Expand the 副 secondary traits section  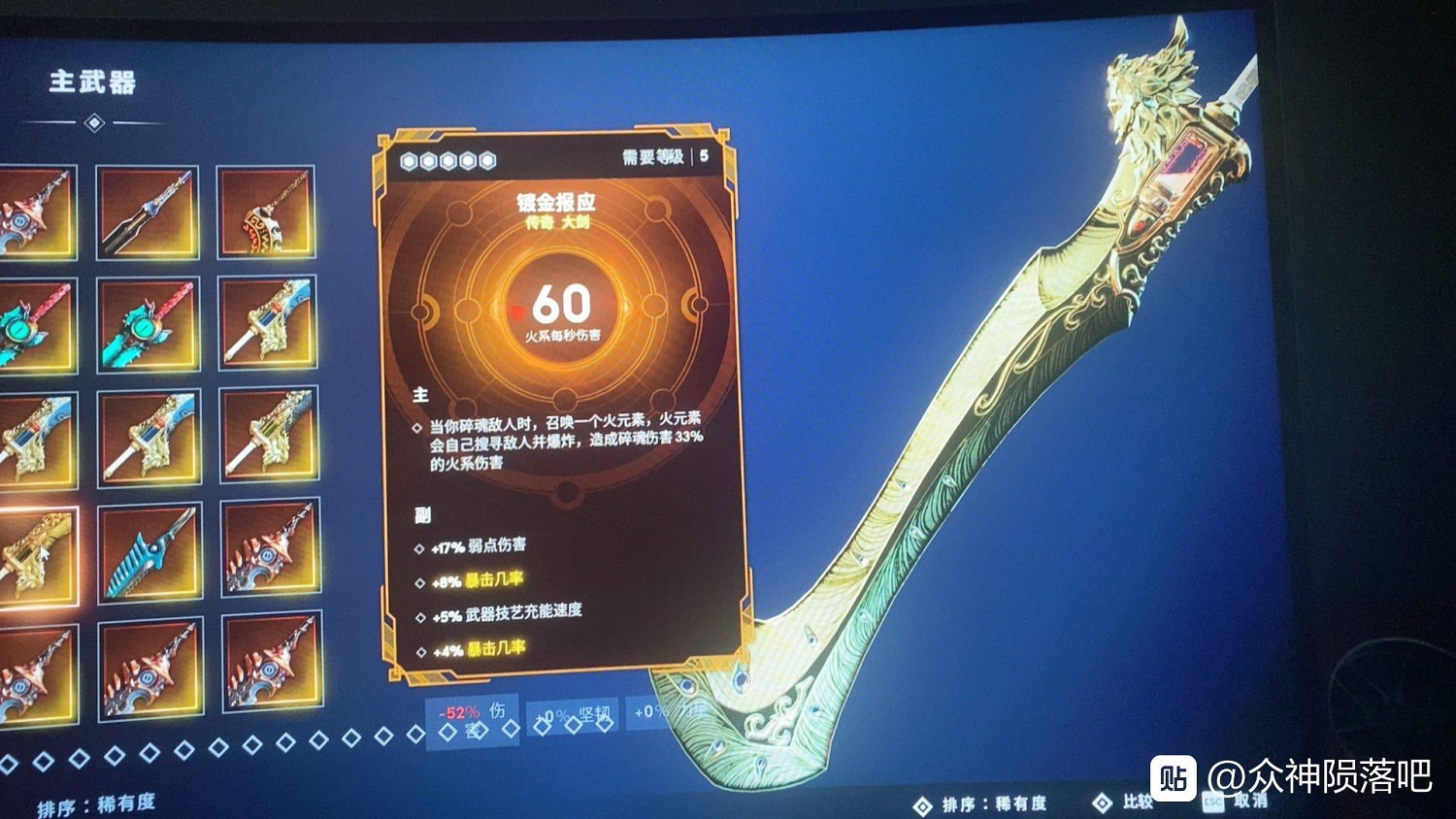pyautogui.click(x=422, y=514)
